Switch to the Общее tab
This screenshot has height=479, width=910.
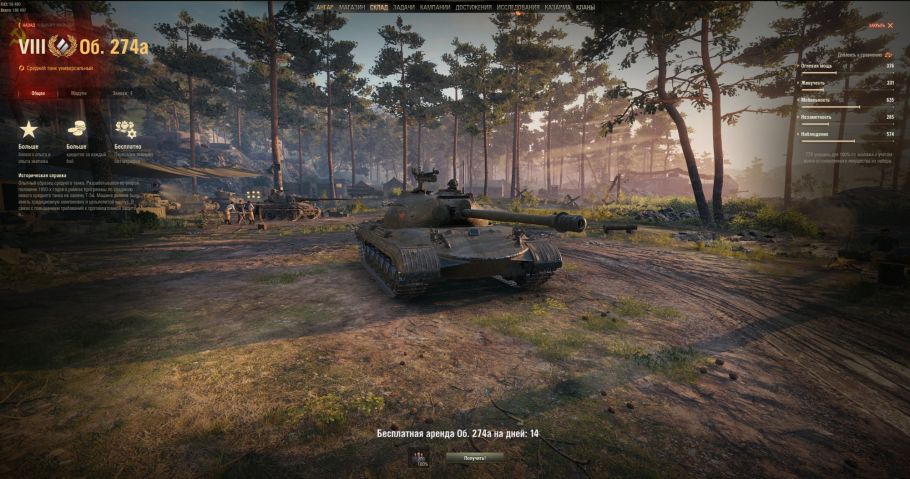[x=38, y=93]
